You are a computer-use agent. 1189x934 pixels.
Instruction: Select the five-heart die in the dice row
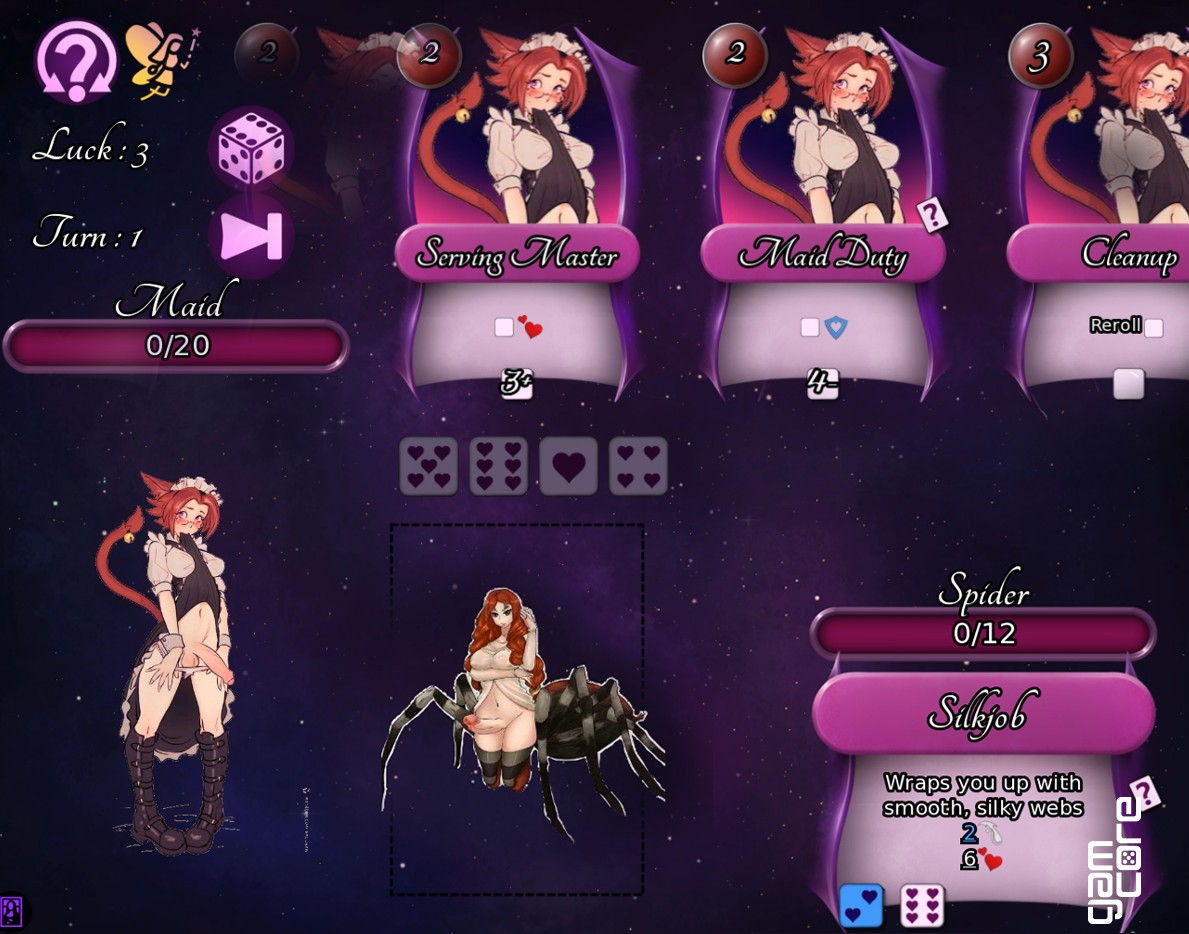point(429,466)
